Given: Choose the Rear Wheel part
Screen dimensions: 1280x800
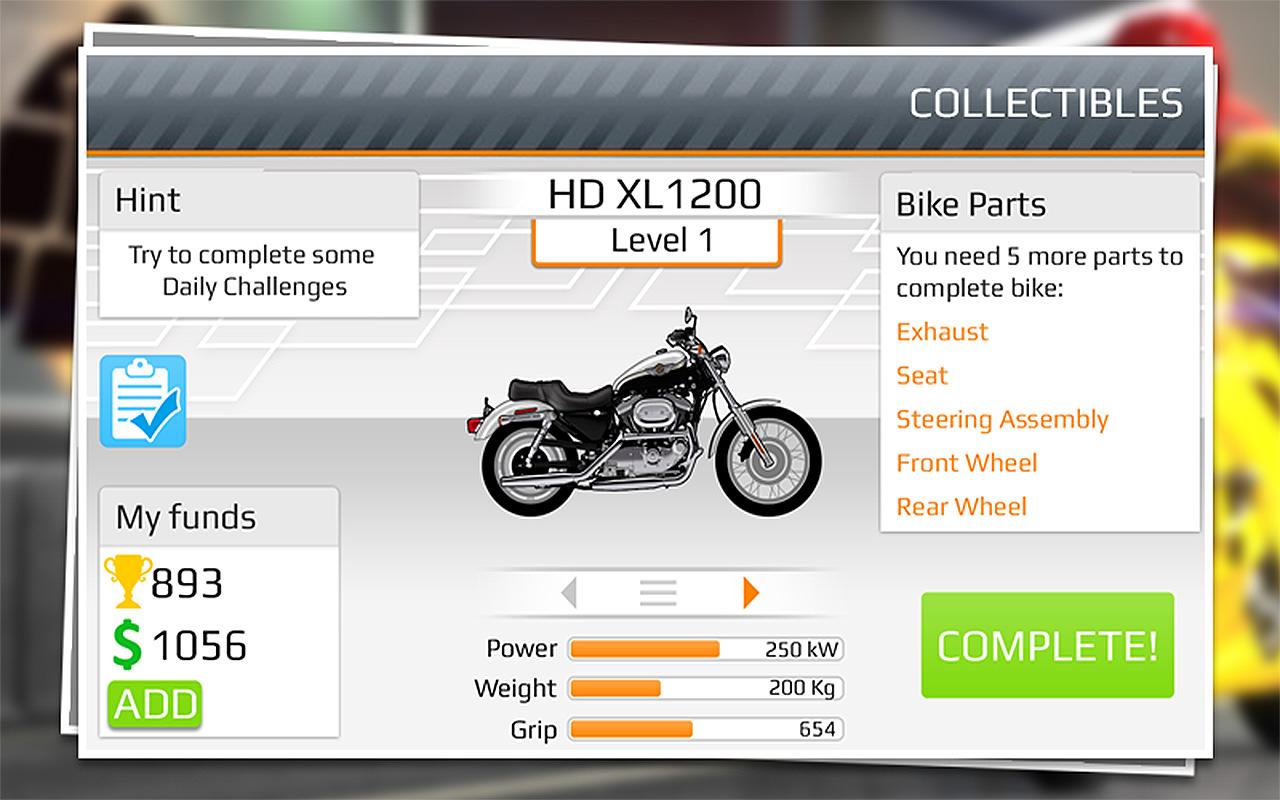Looking at the screenshot, I should click(961, 507).
